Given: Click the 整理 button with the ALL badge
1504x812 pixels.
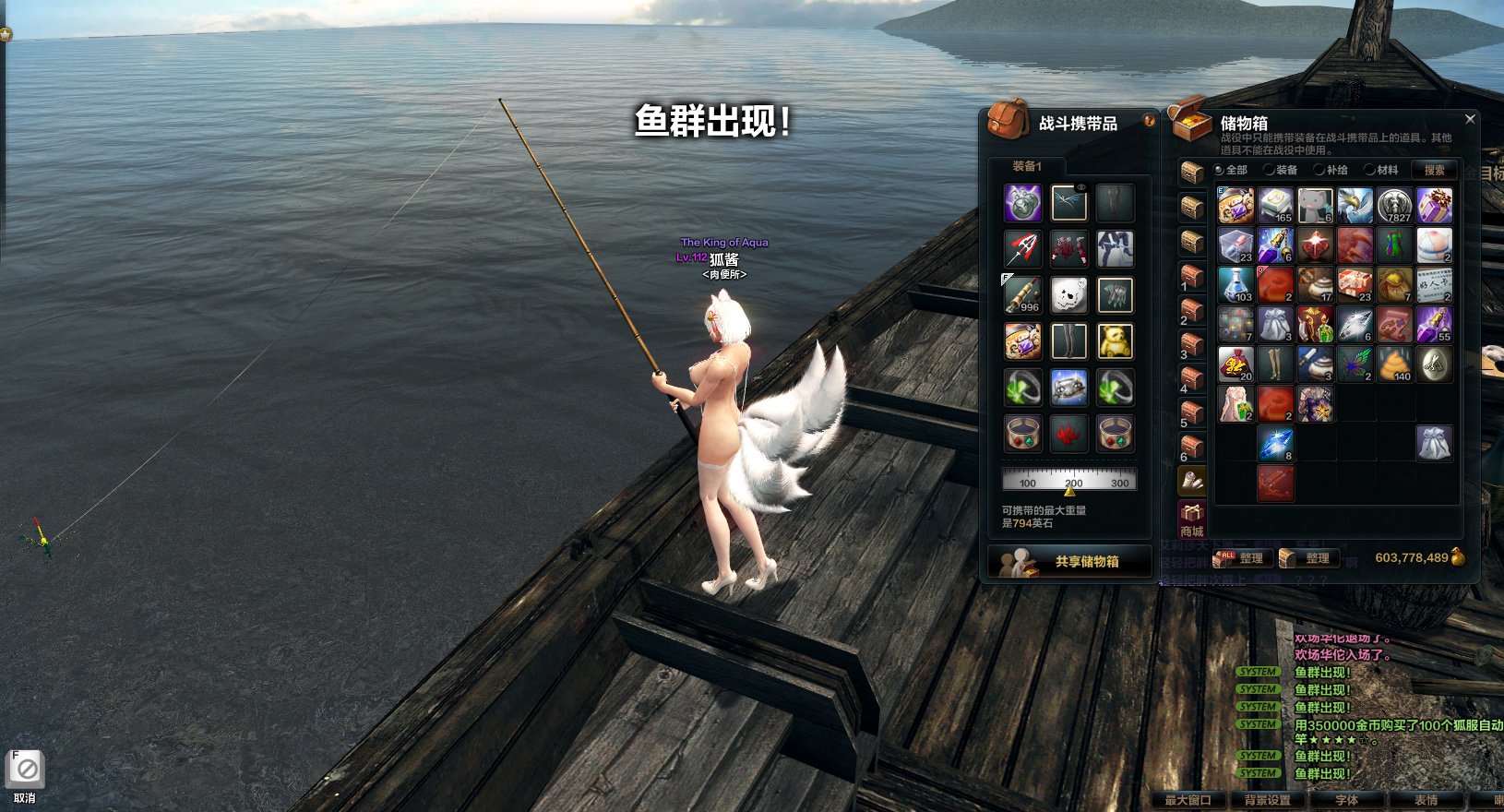Looking at the screenshot, I should click(1242, 557).
